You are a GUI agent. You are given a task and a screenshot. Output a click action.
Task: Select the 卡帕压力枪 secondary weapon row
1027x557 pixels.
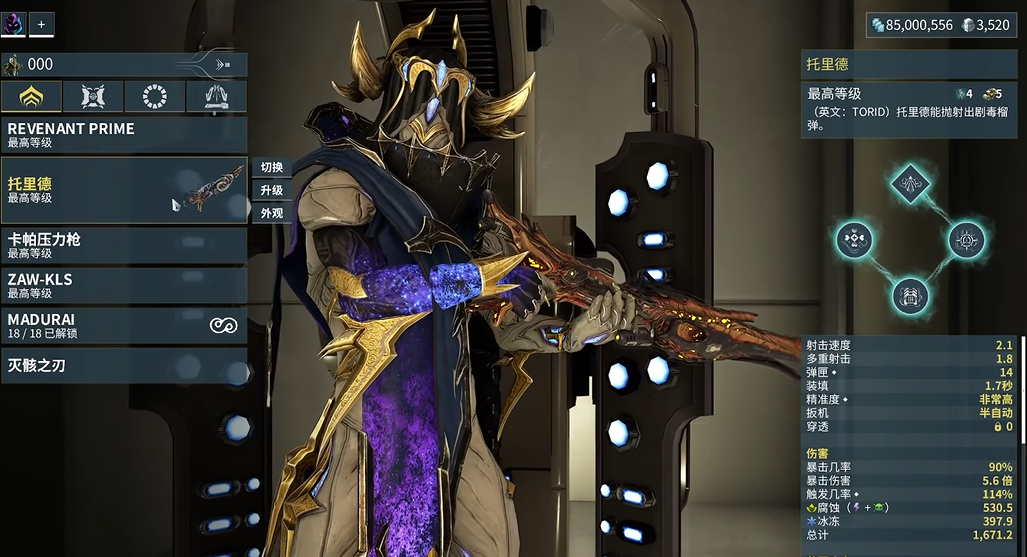tap(123, 245)
